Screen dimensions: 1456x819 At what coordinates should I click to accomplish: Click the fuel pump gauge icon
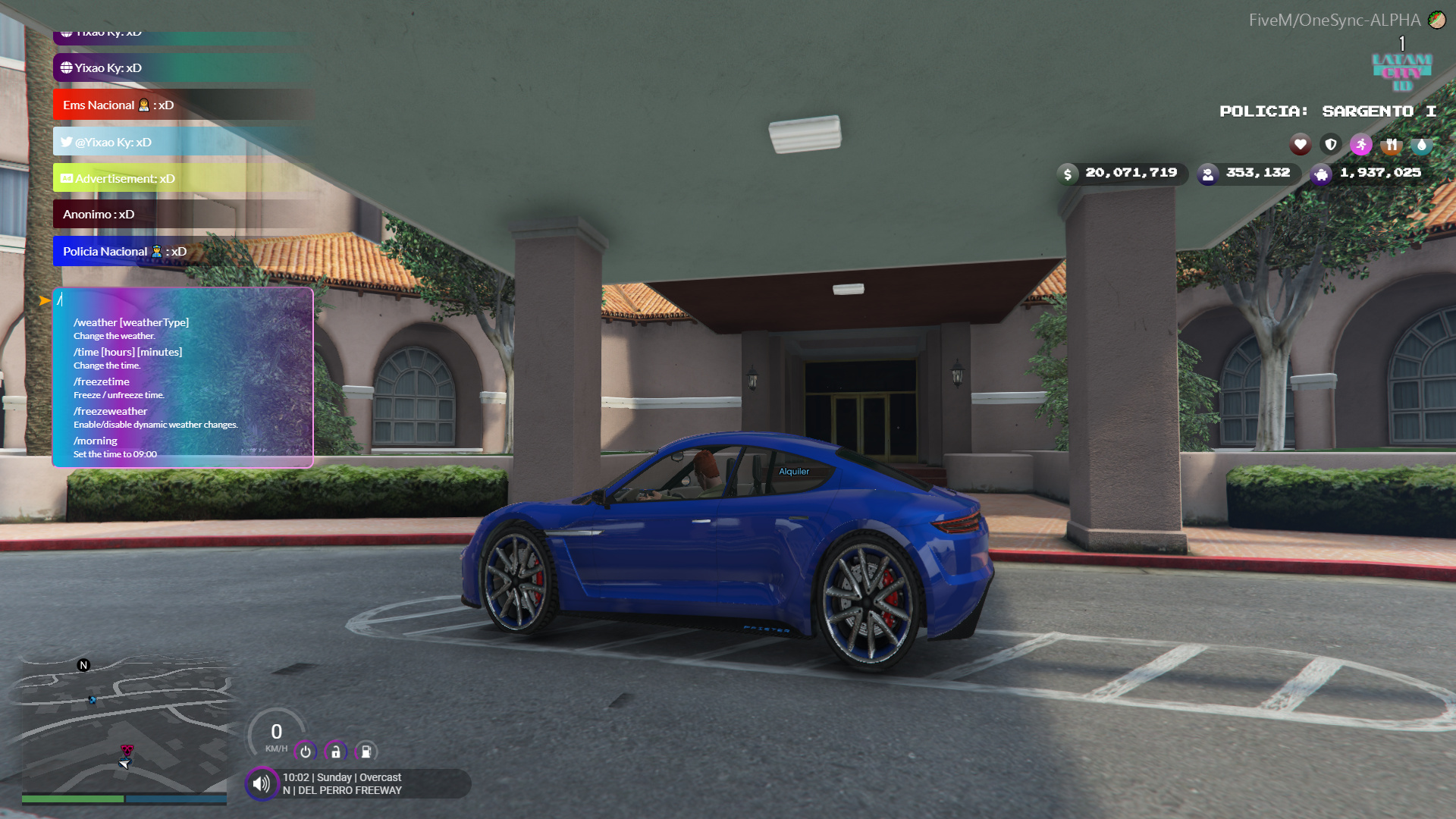coord(366,752)
